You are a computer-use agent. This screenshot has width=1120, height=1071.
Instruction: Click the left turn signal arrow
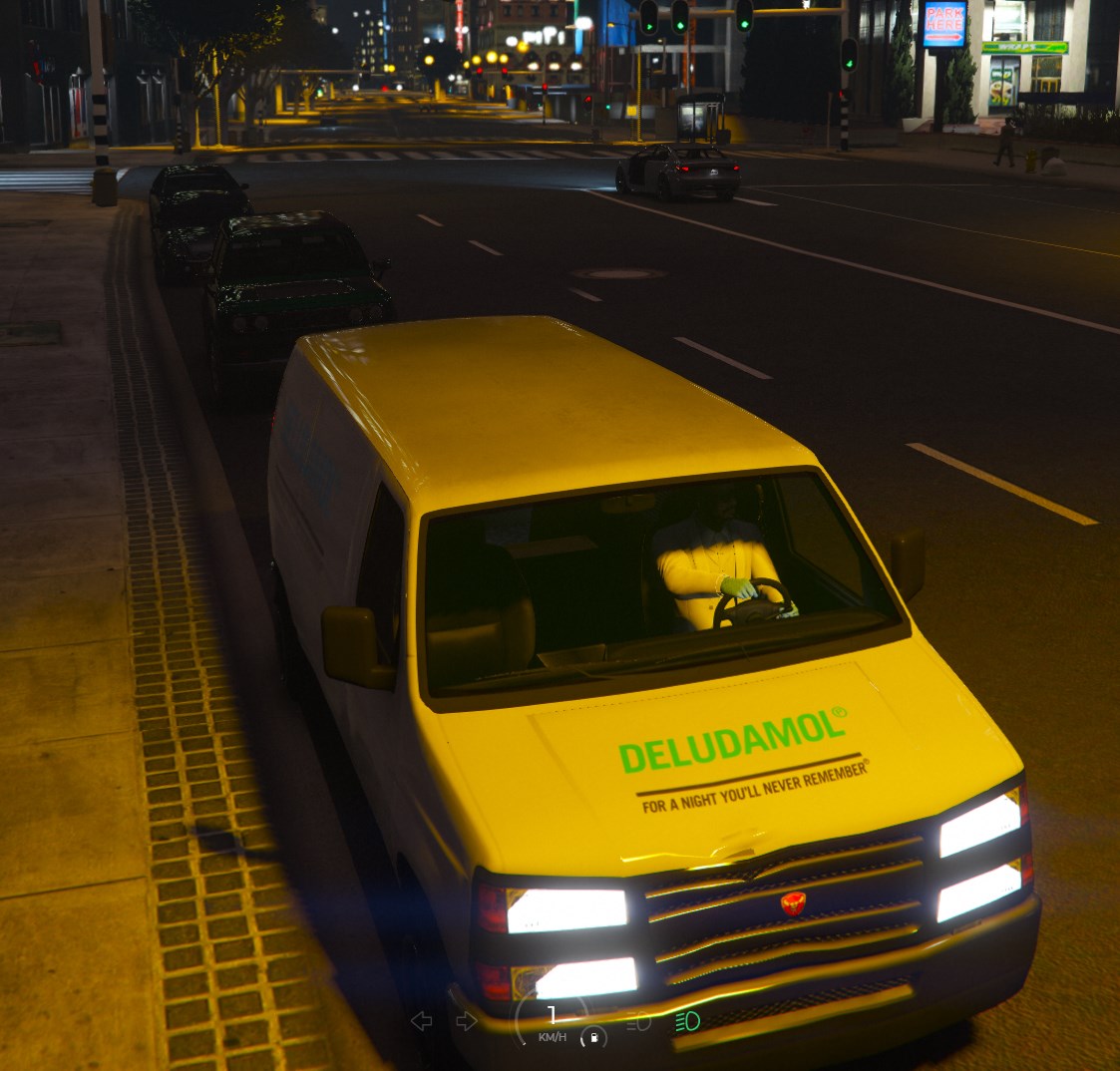[422, 1020]
